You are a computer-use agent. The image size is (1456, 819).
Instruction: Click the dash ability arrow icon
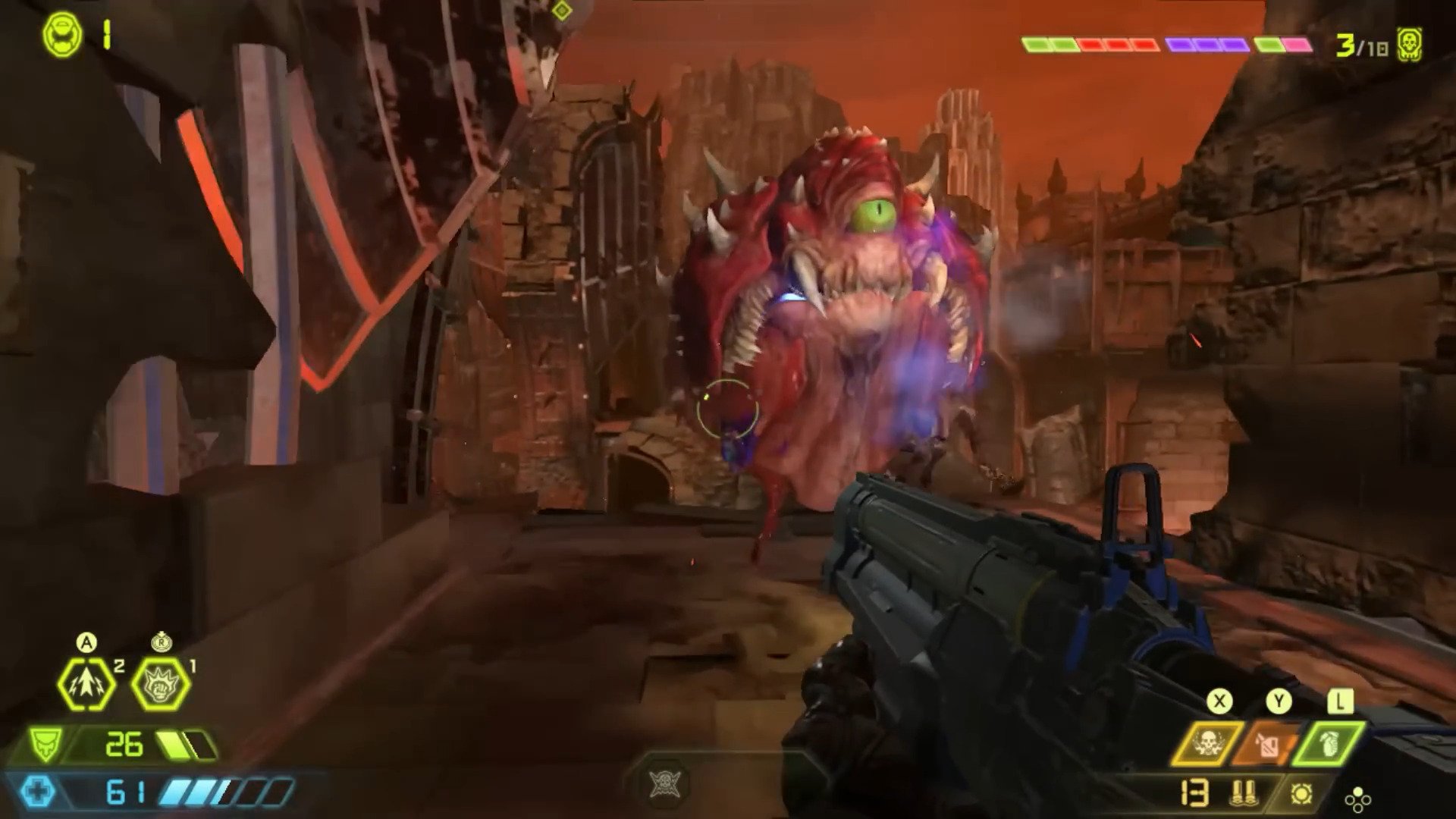point(86,684)
